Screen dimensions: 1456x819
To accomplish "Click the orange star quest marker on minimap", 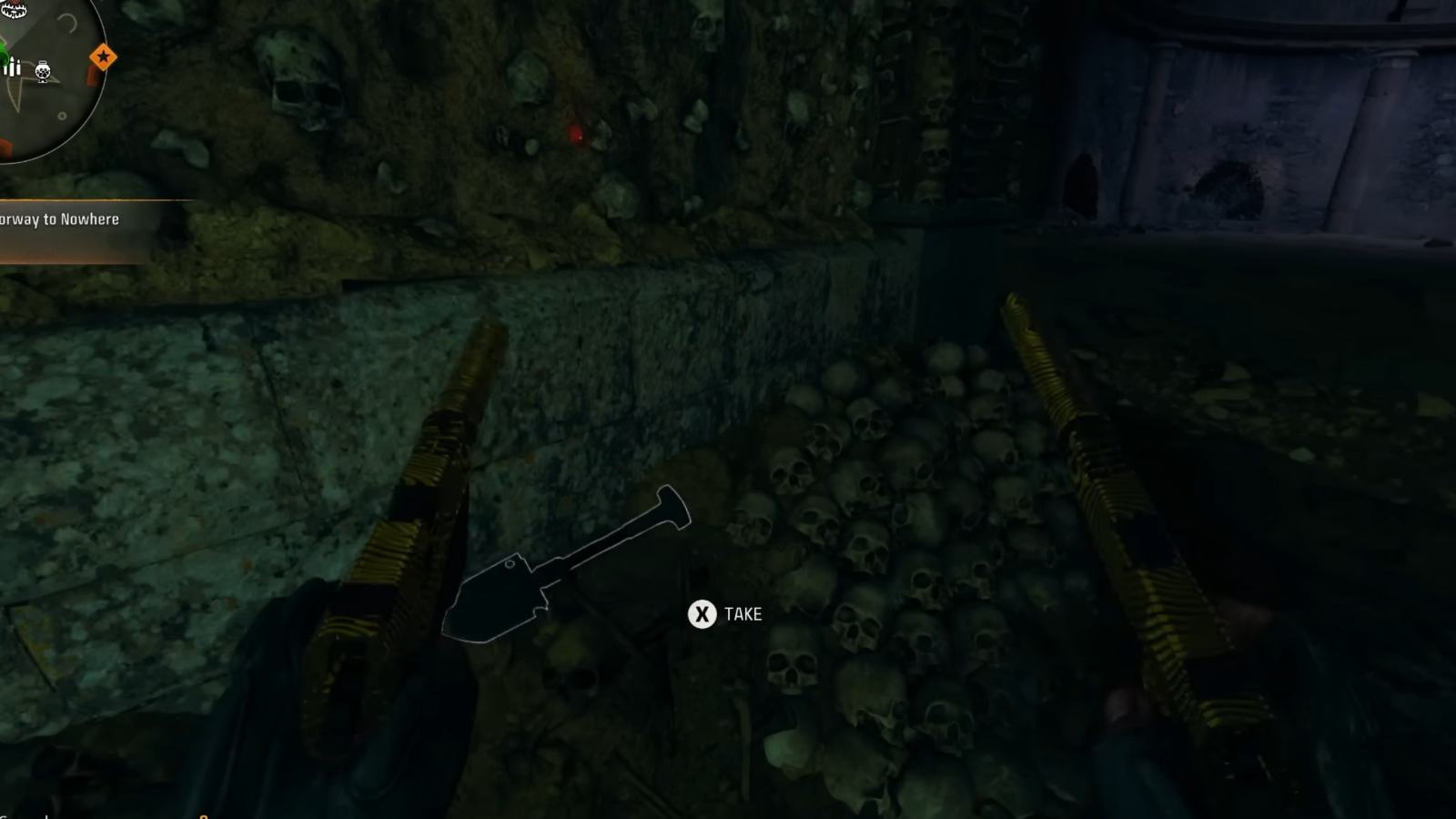I will (x=103, y=56).
